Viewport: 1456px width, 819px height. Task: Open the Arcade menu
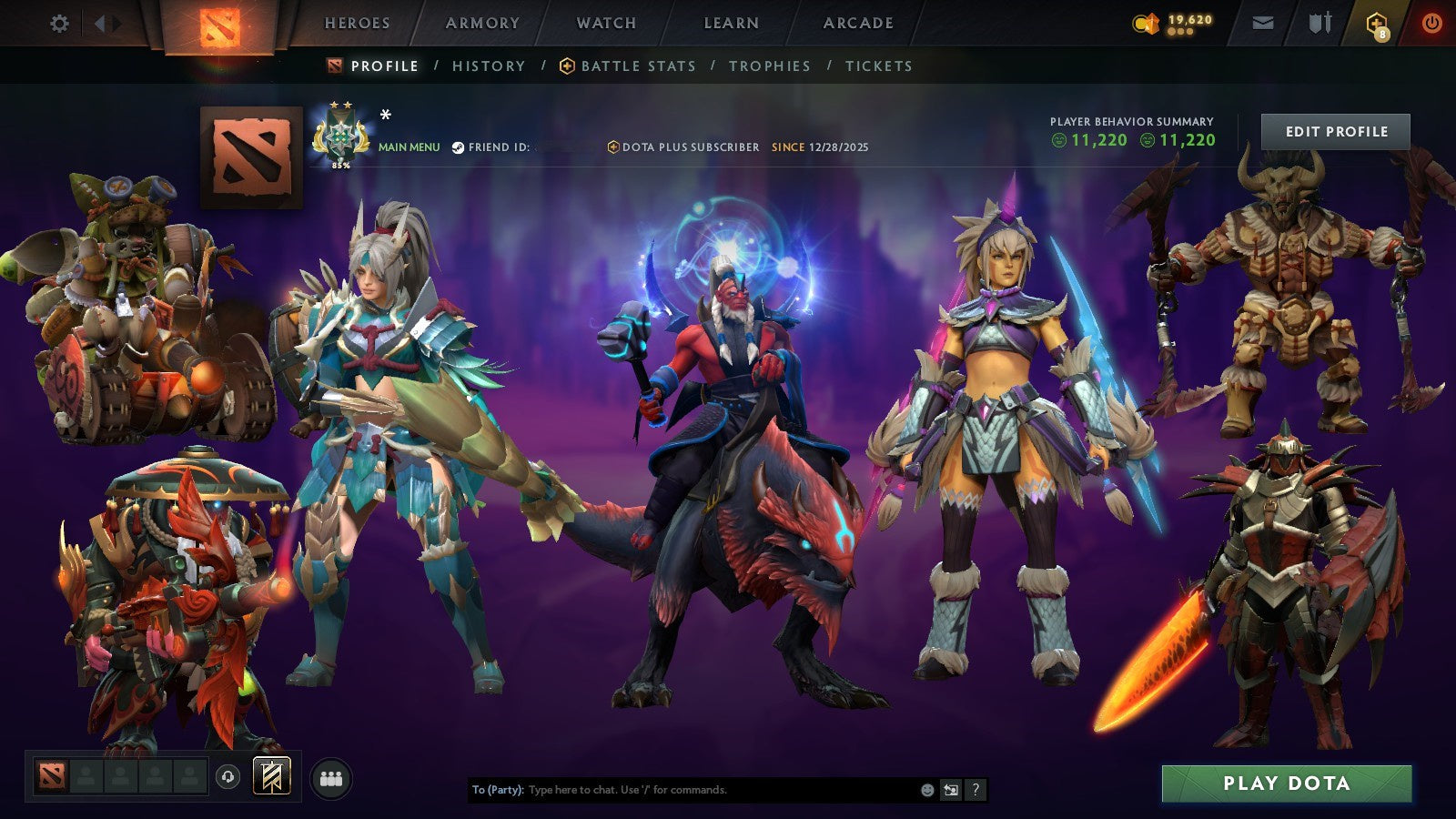tap(857, 24)
